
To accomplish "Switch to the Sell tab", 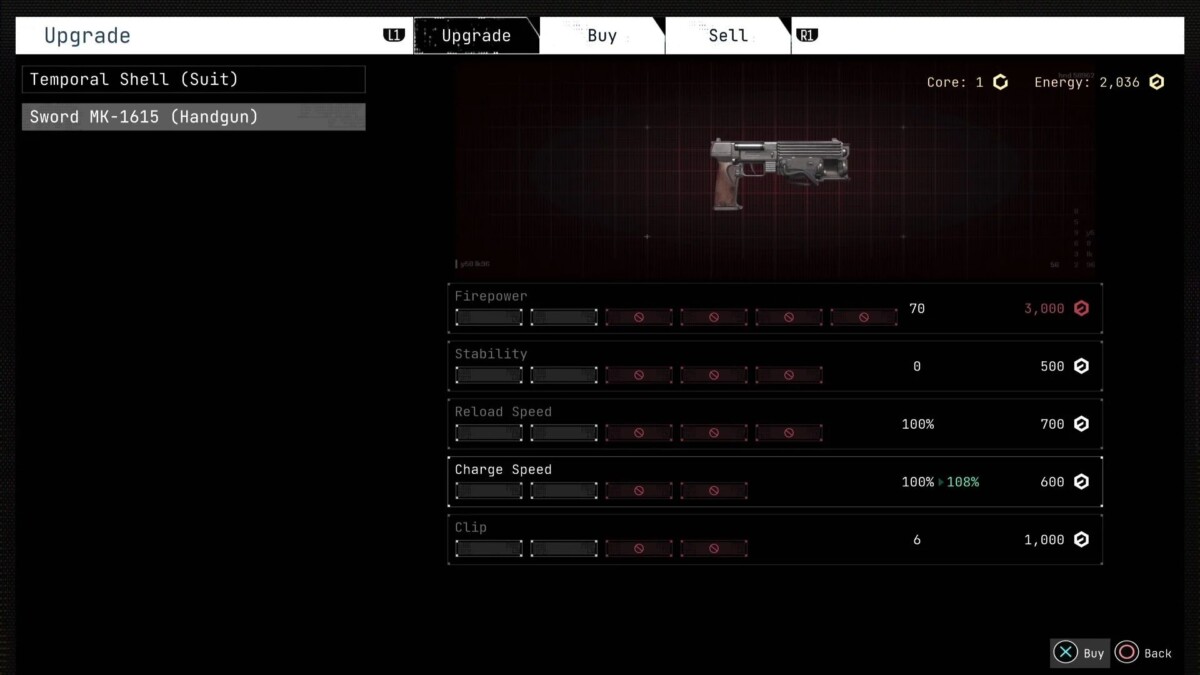I will coord(727,36).
